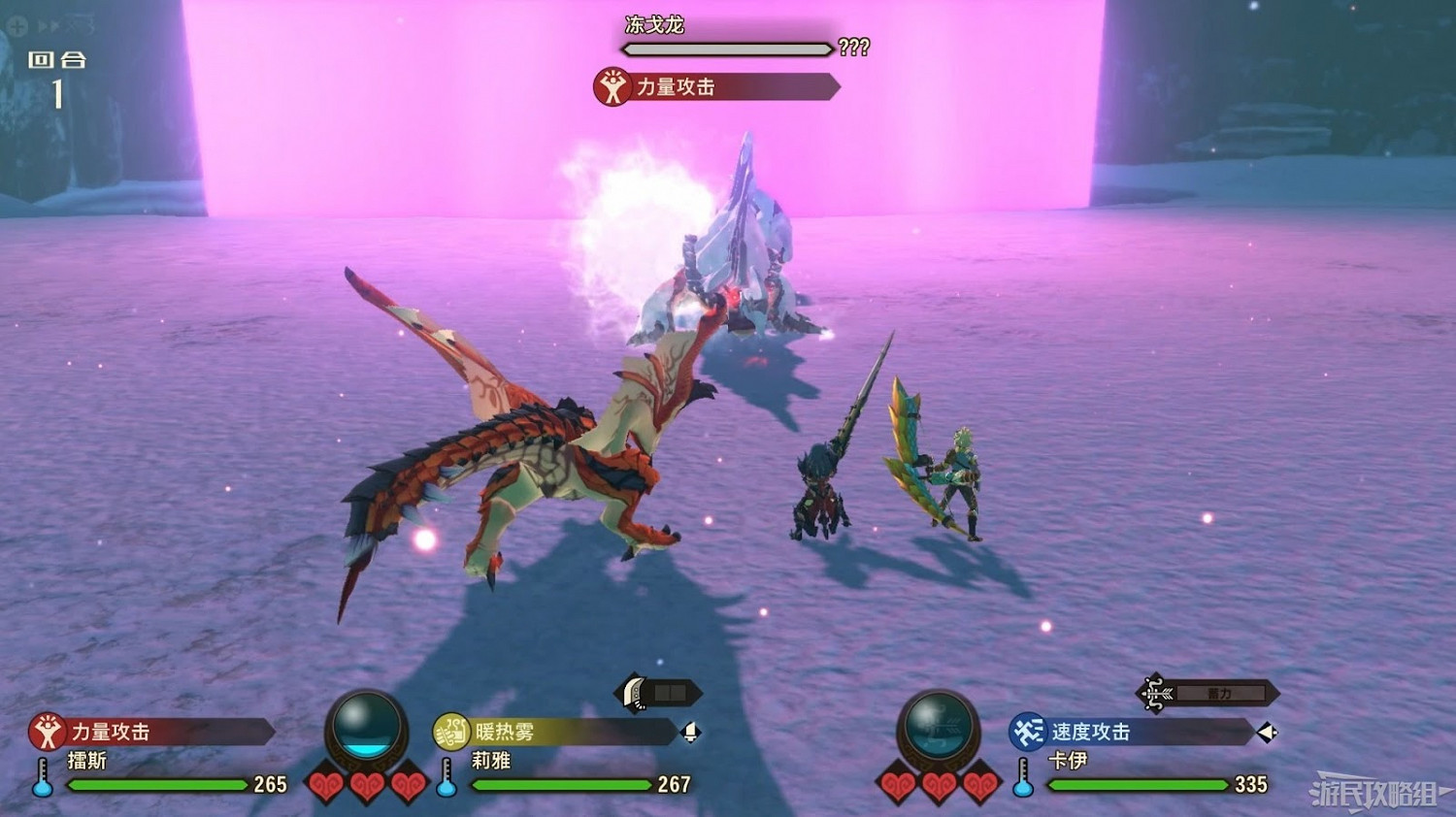1456x817 pixels.
Task: Expand the arrow next to 莉雅's skill bar
Action: pyautogui.click(x=692, y=735)
